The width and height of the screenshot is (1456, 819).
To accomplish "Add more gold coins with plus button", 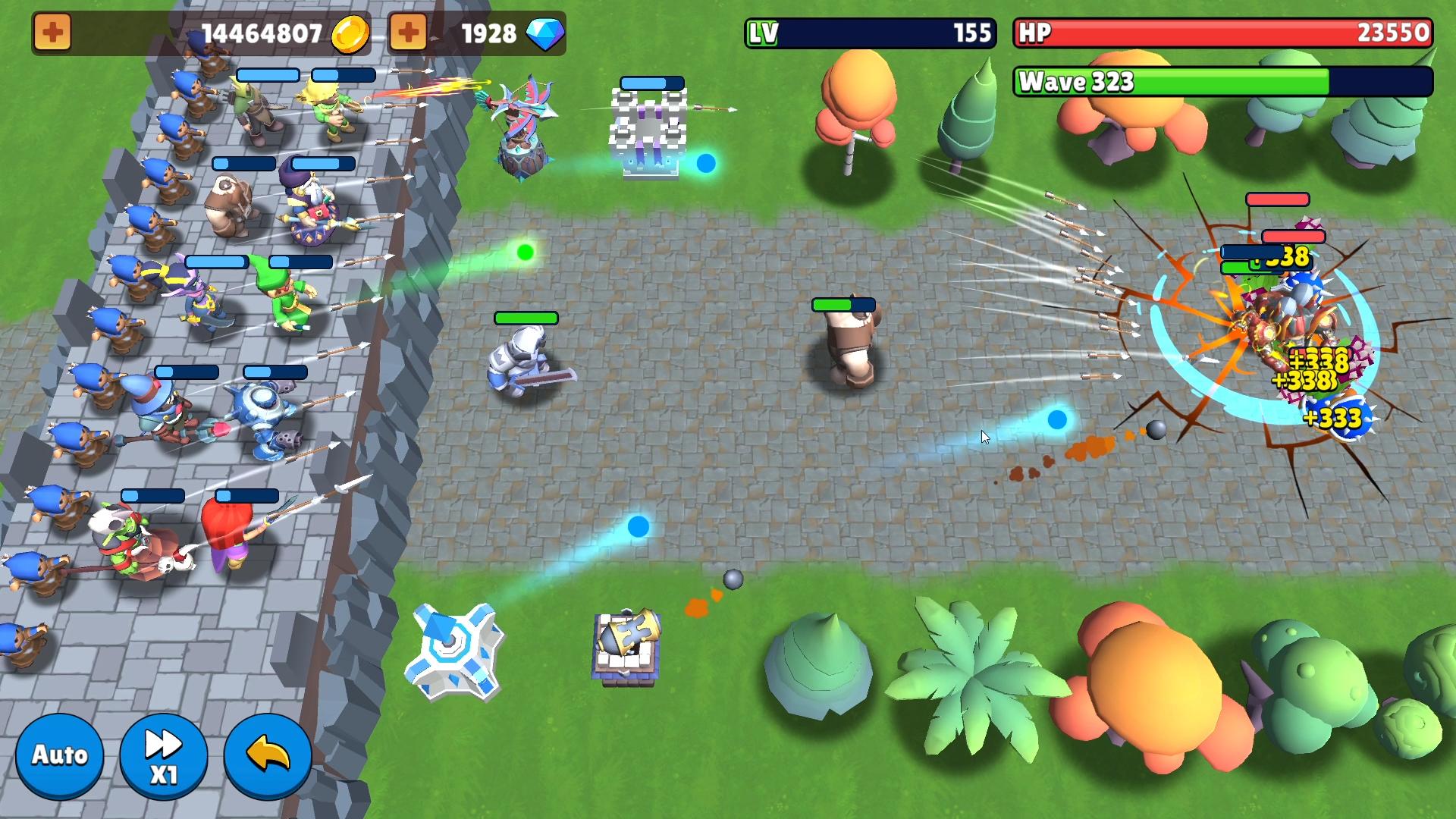I will pos(52,33).
